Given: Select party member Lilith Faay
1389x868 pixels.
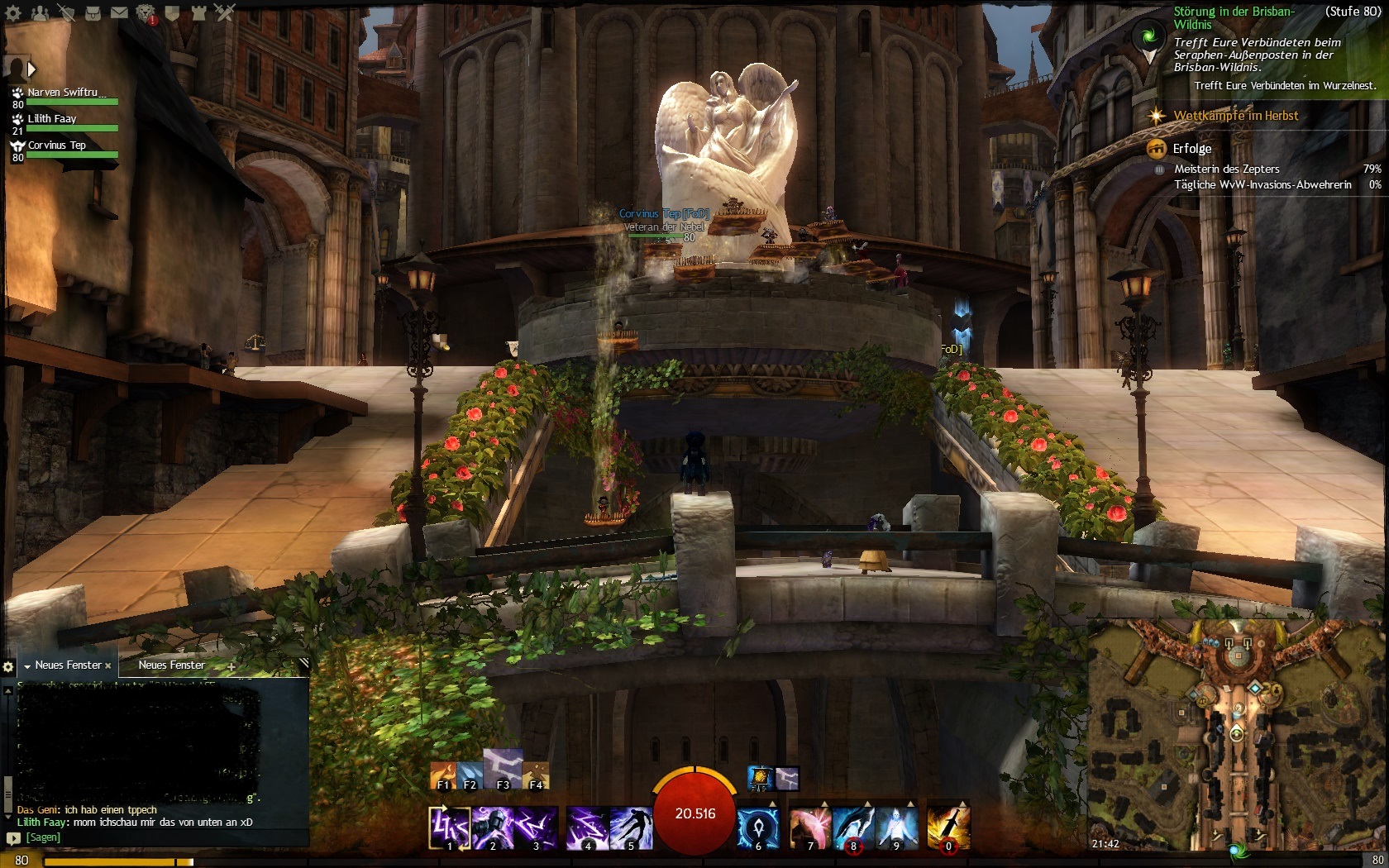Looking at the screenshot, I should click(52, 119).
